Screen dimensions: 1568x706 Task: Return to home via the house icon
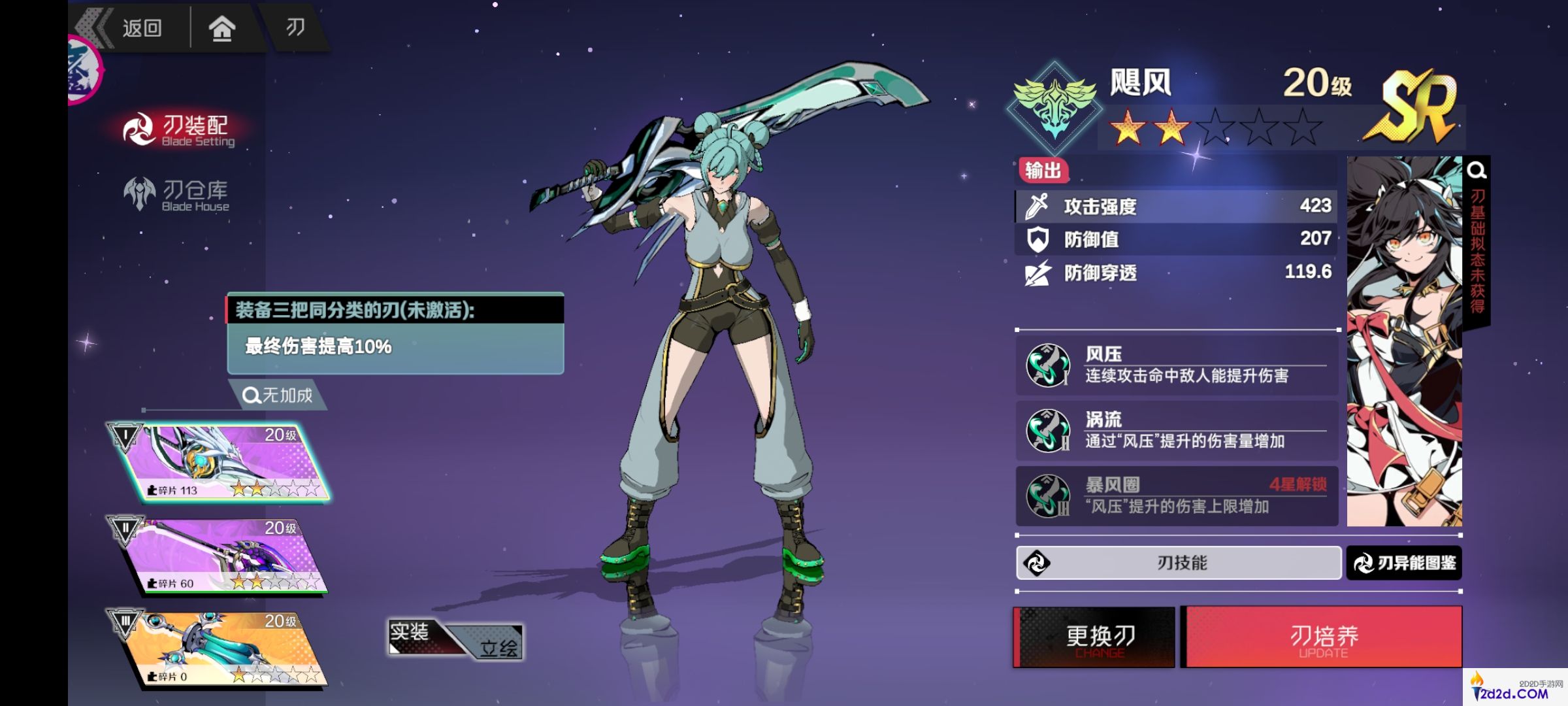click(221, 29)
